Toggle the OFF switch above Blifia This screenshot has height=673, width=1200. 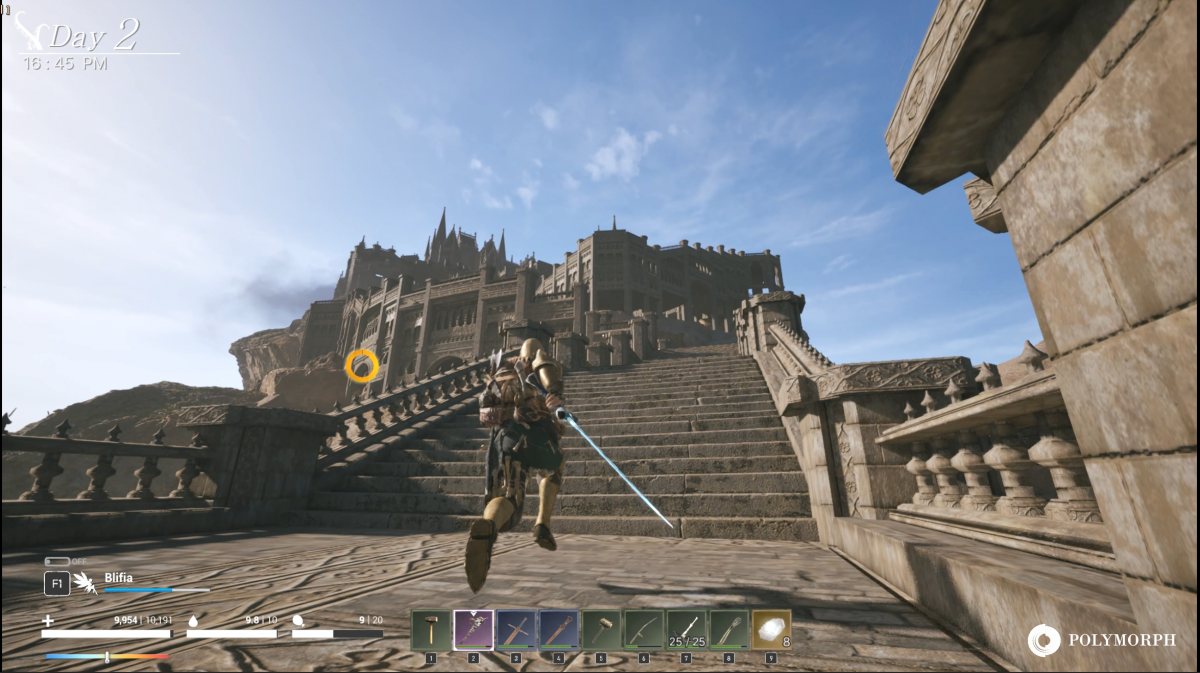click(x=56, y=561)
